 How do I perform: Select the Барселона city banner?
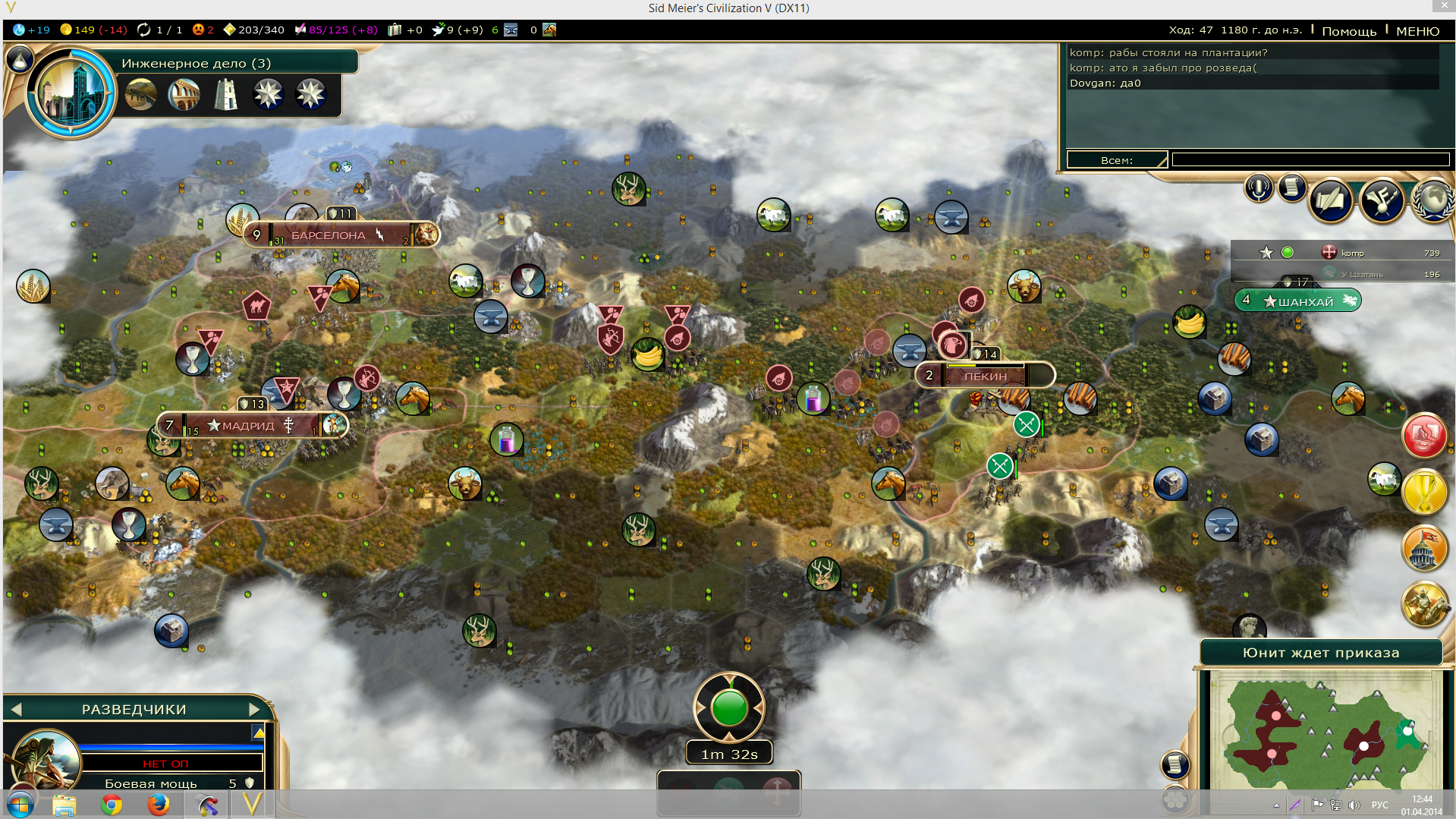(329, 235)
